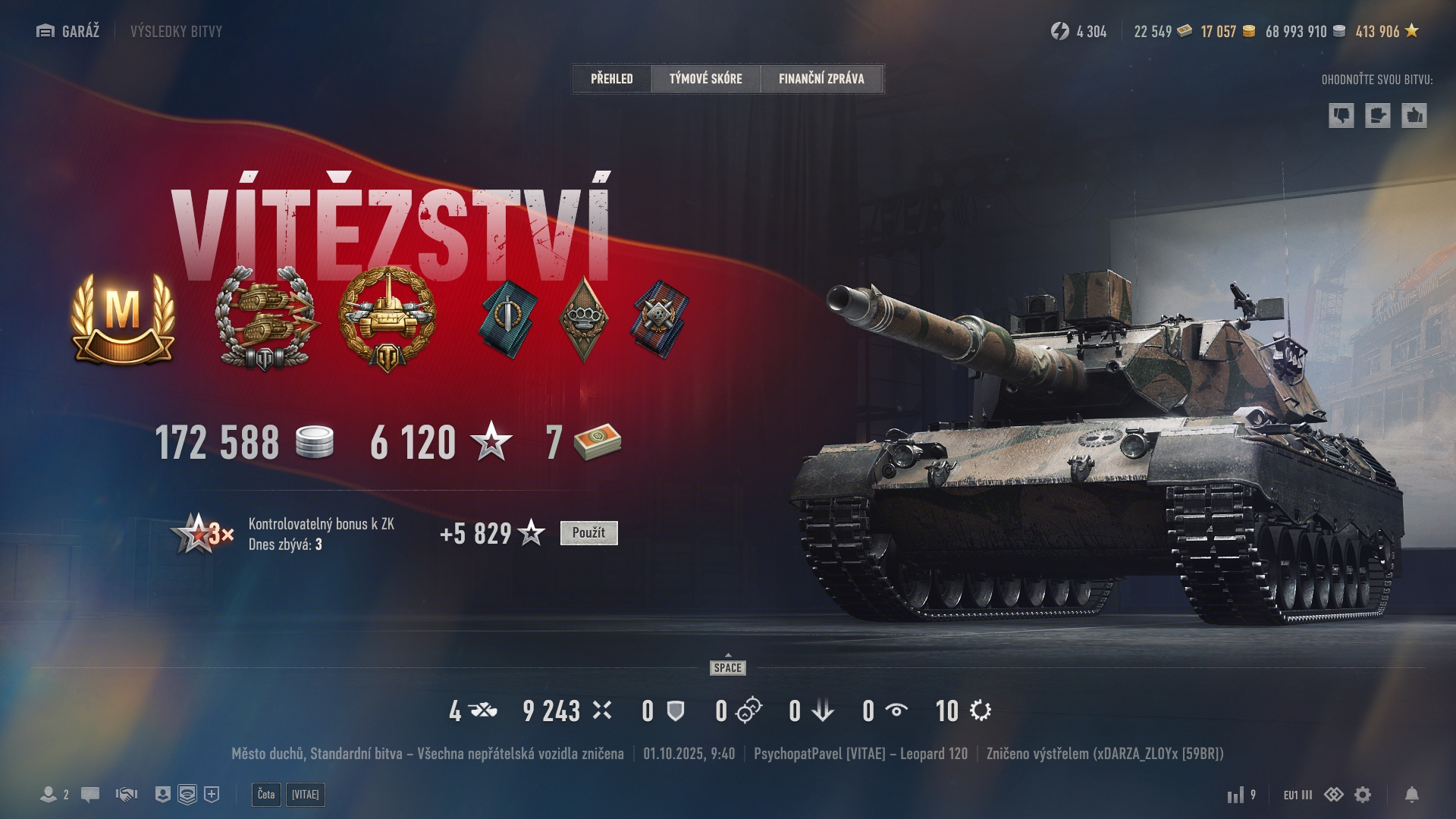The width and height of the screenshot is (1456, 819).
Task: Show the Finanční zpráva tab
Action: point(821,79)
